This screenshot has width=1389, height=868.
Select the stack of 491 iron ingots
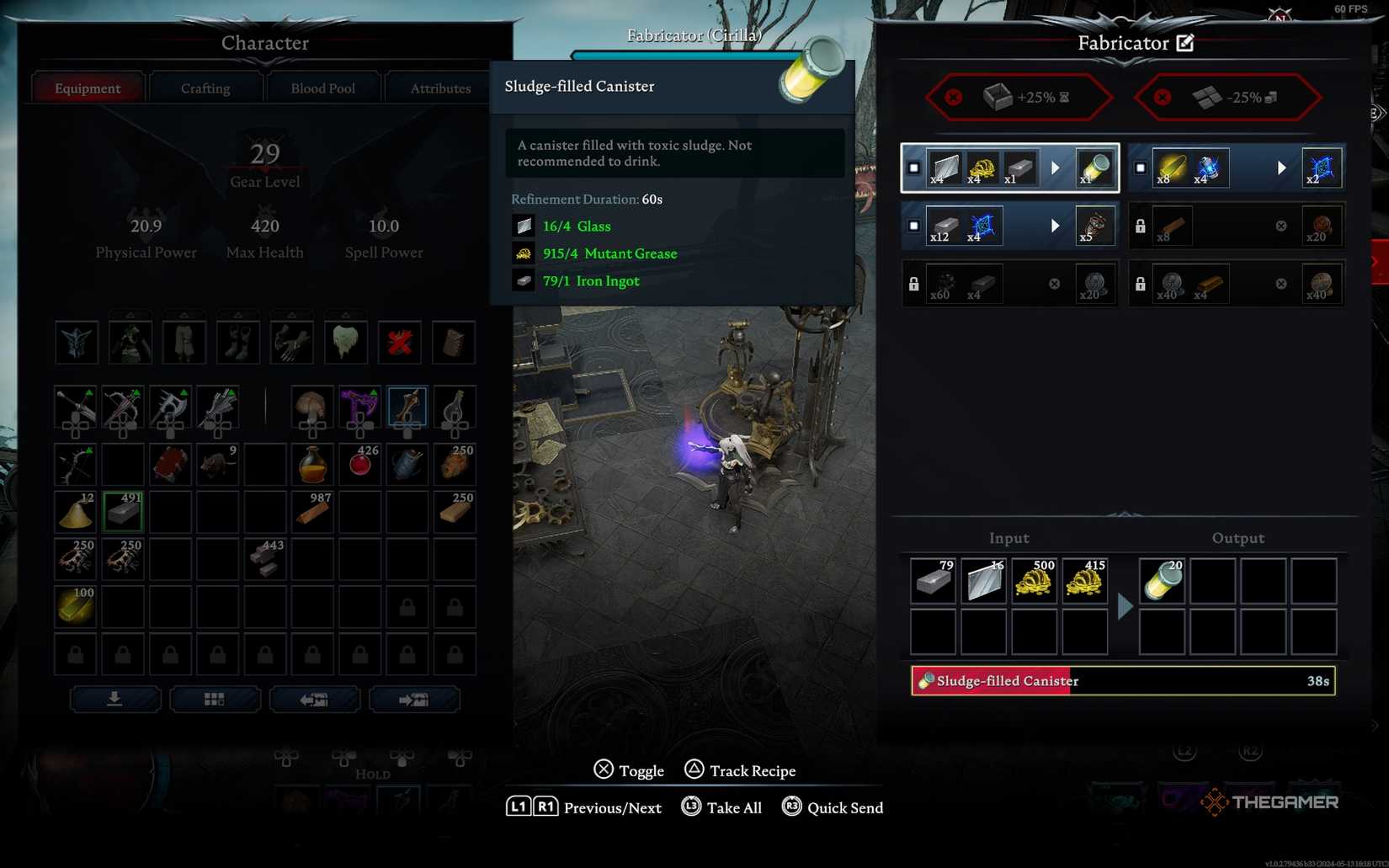pyautogui.click(x=122, y=511)
